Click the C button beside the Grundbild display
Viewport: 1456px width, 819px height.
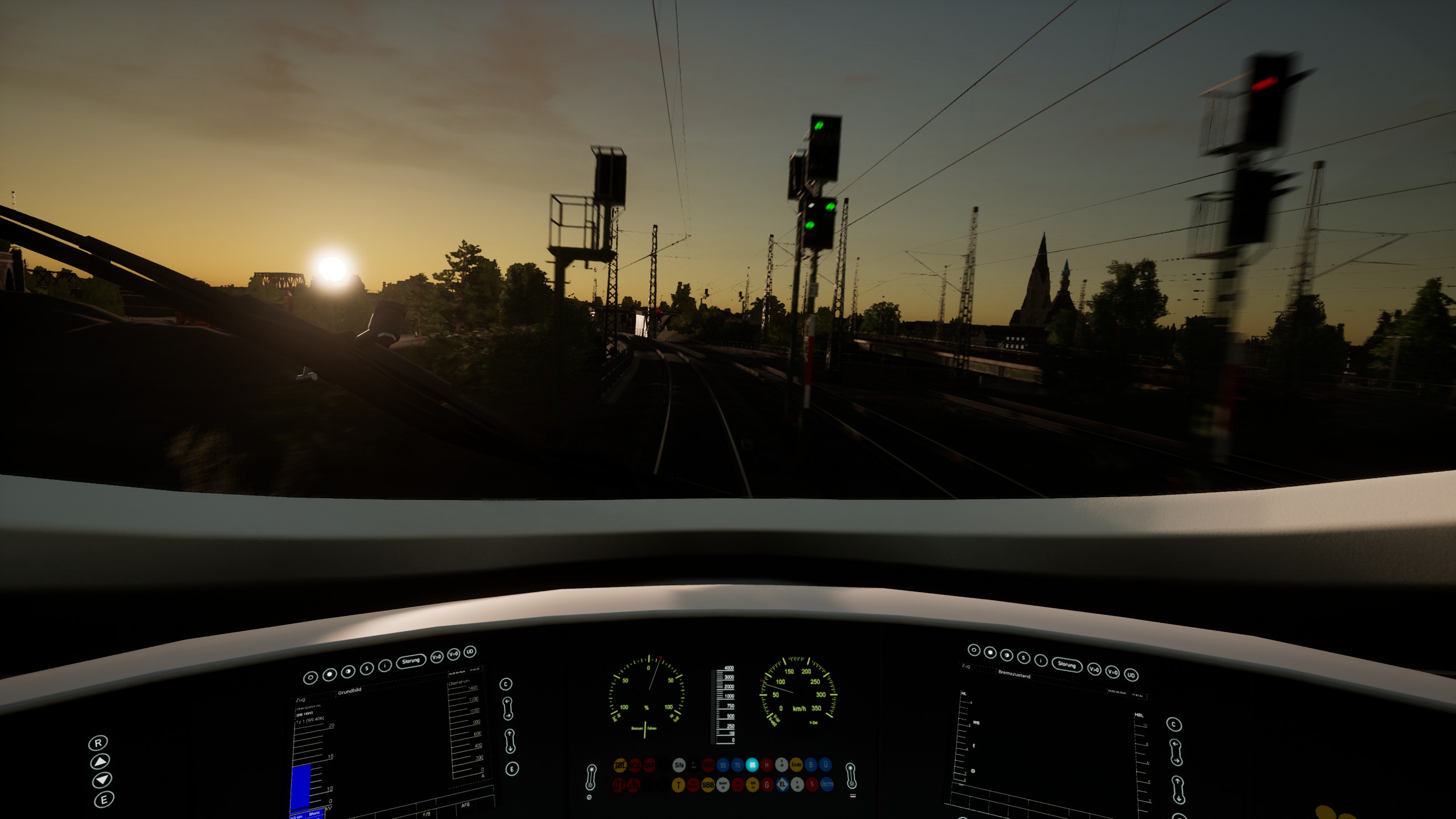[506, 684]
